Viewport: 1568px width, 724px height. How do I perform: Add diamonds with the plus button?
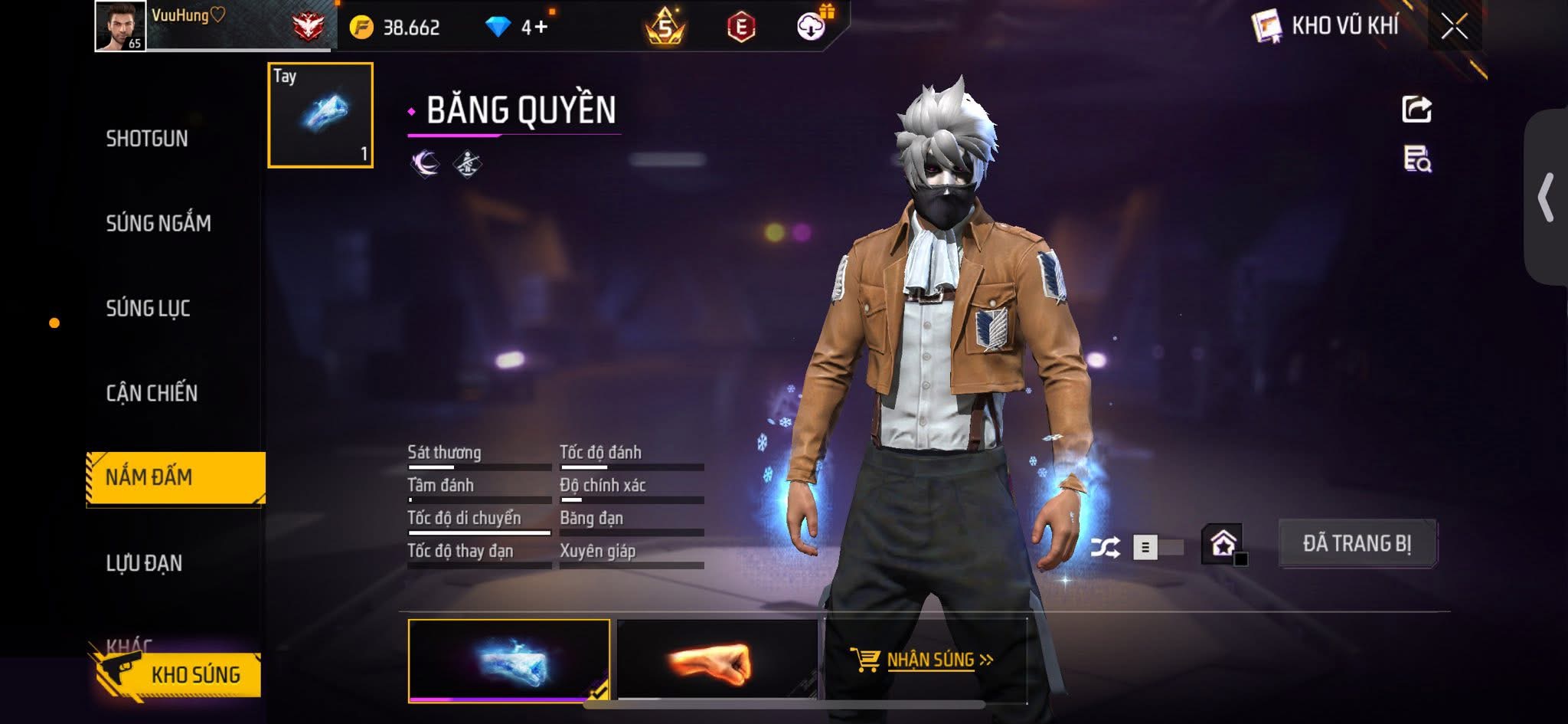pyautogui.click(x=541, y=28)
